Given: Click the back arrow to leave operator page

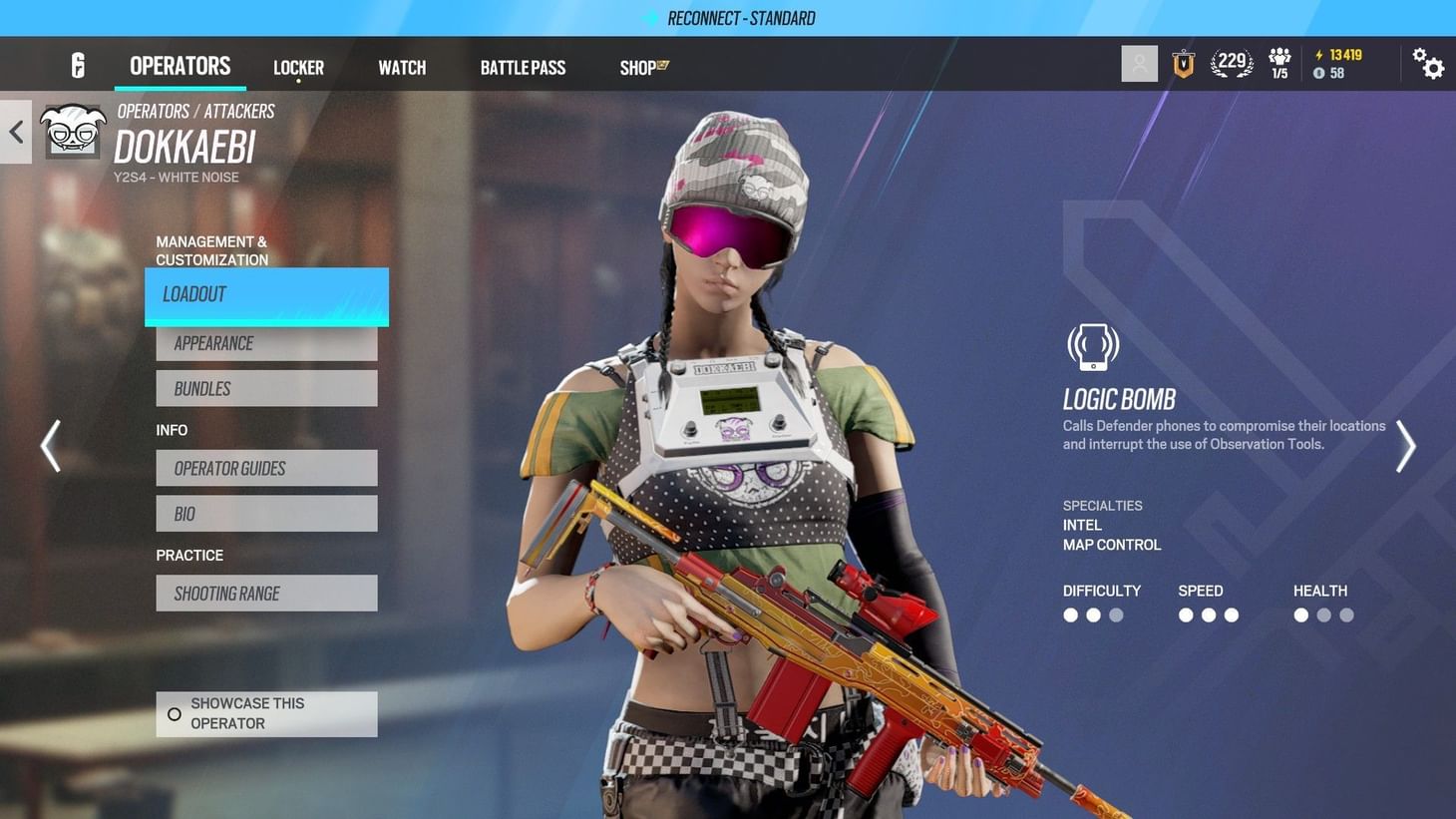Looking at the screenshot, I should 15,132.
